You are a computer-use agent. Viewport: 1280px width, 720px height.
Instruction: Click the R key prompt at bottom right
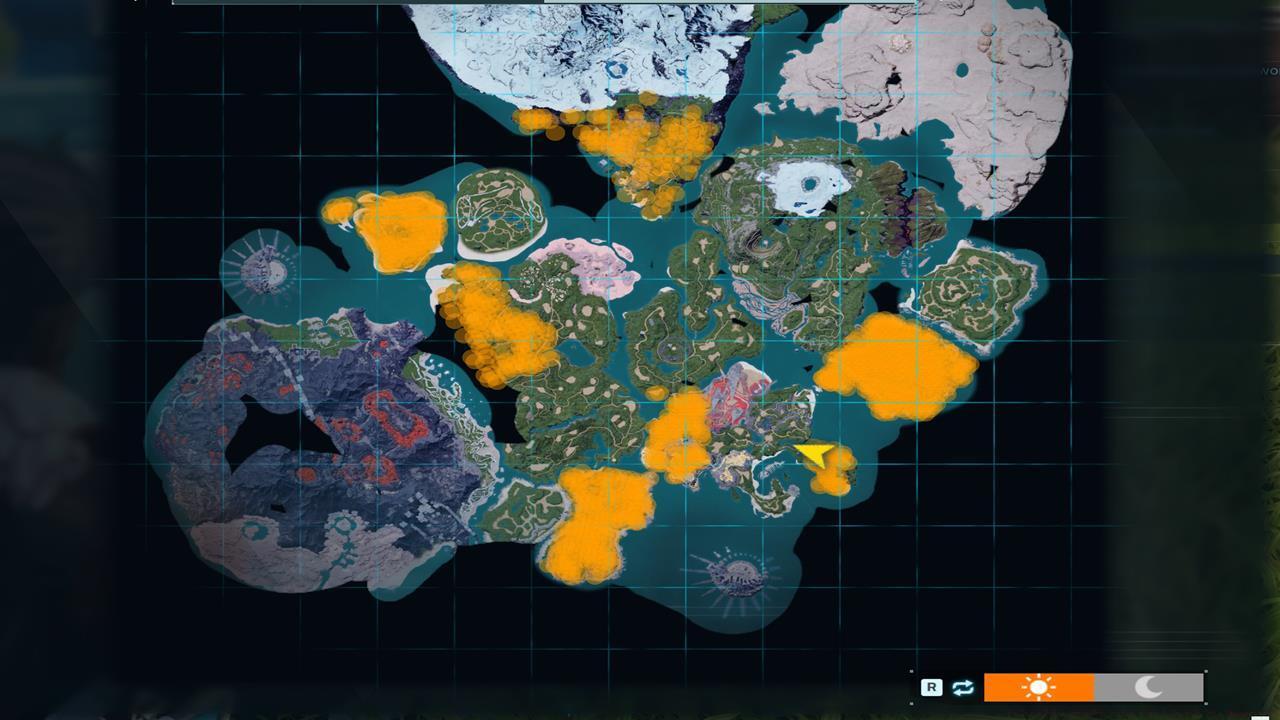tap(932, 686)
